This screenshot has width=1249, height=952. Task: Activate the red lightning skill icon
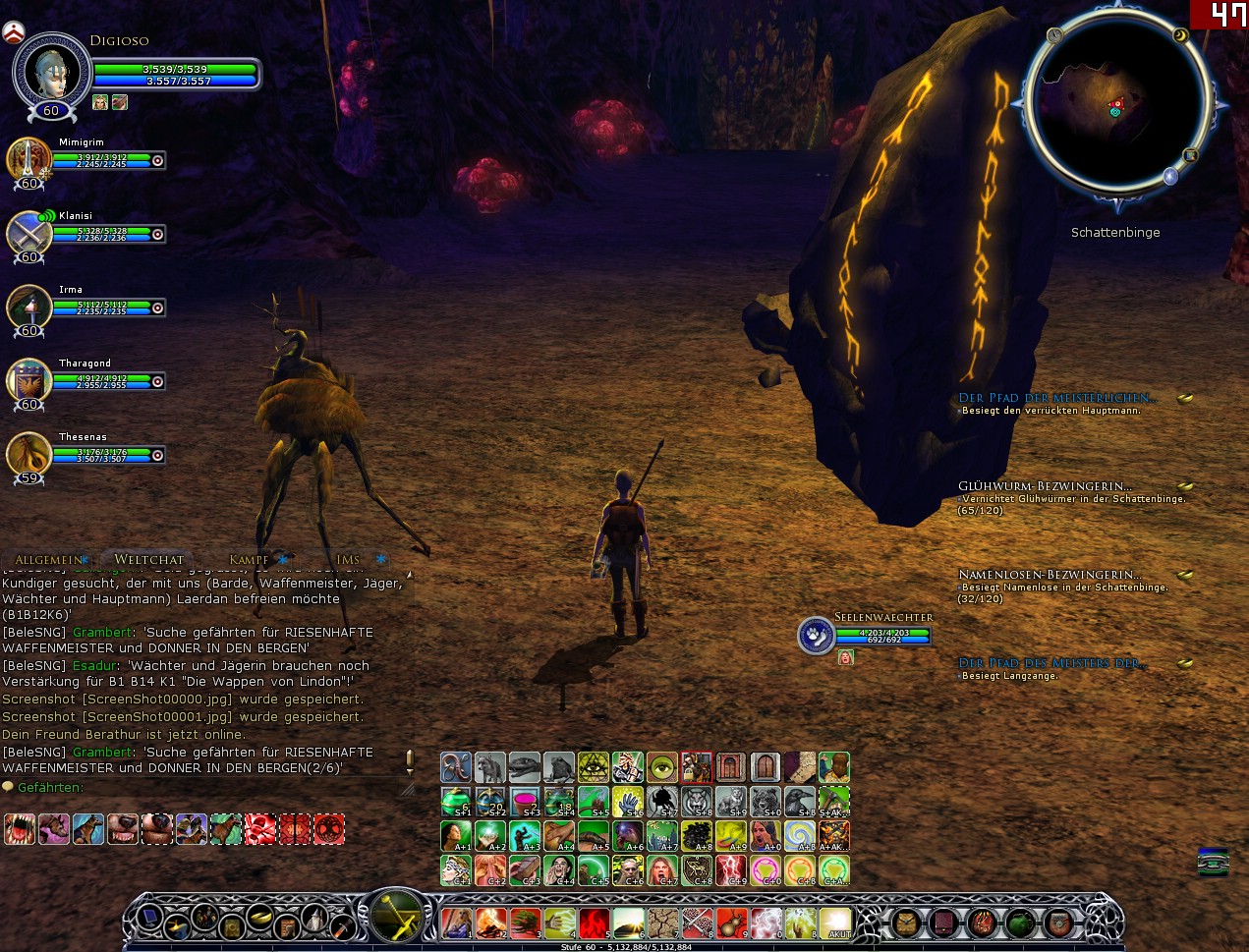(730, 870)
